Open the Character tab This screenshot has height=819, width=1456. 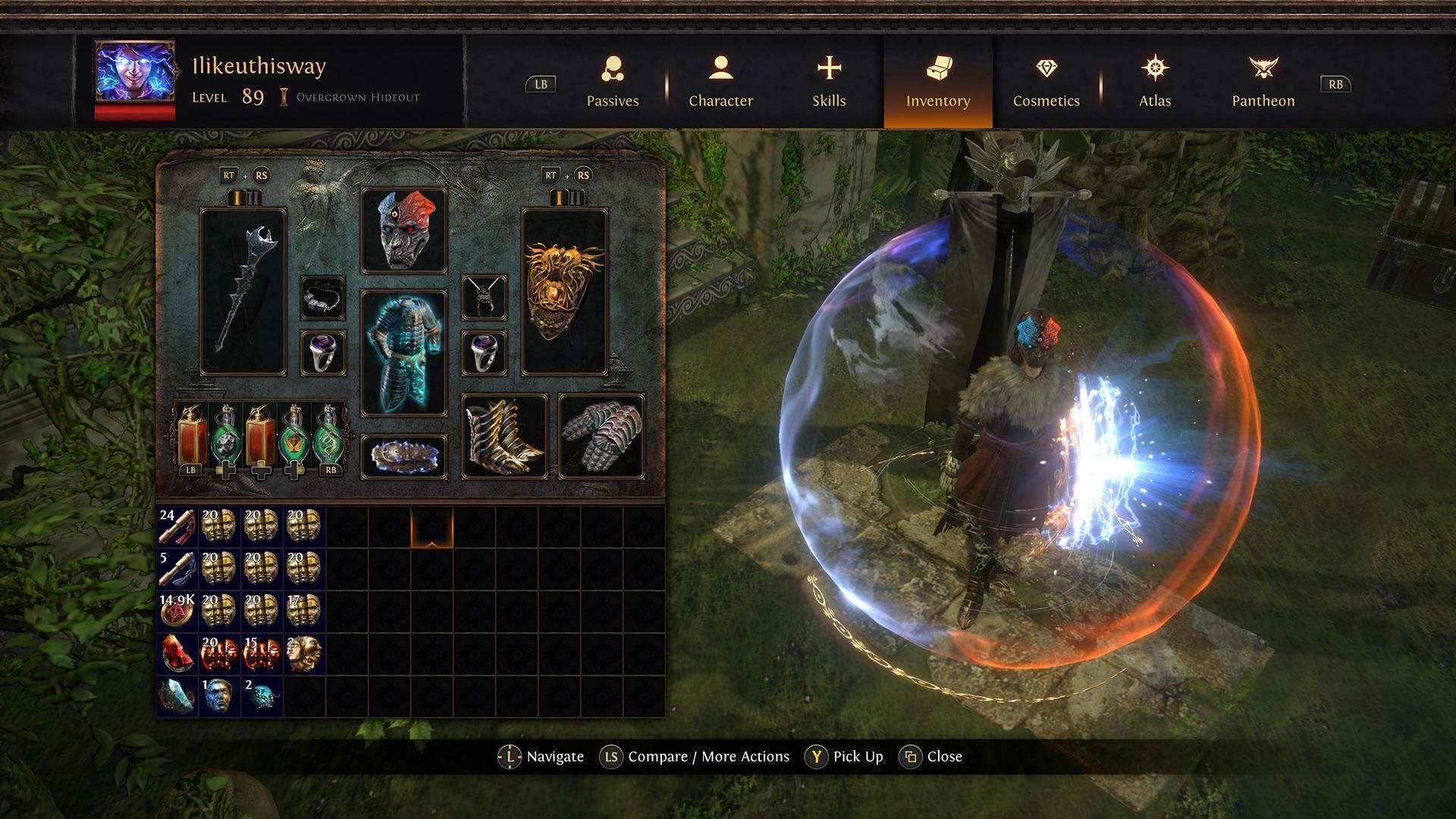(x=720, y=82)
